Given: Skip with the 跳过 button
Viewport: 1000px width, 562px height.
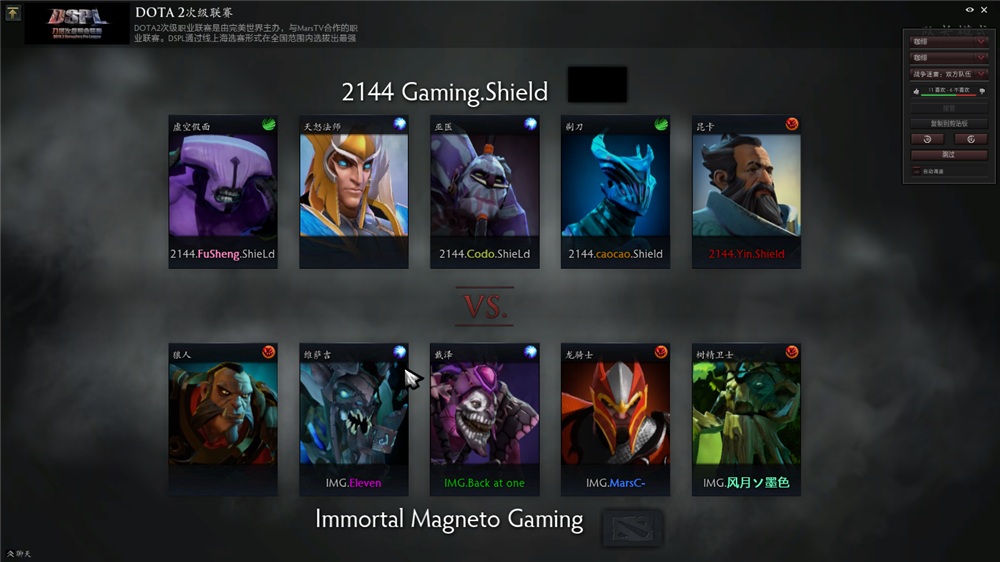Looking at the screenshot, I should click(949, 155).
